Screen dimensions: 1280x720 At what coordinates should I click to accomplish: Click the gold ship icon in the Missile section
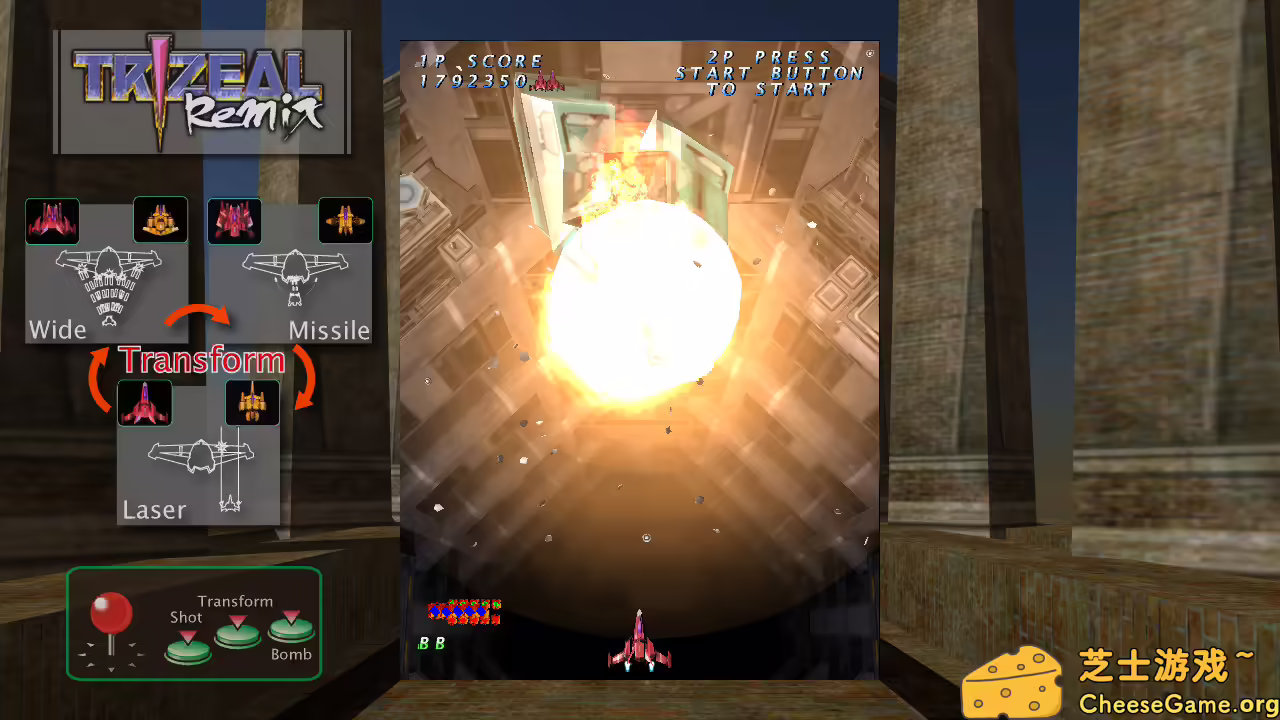click(x=346, y=220)
